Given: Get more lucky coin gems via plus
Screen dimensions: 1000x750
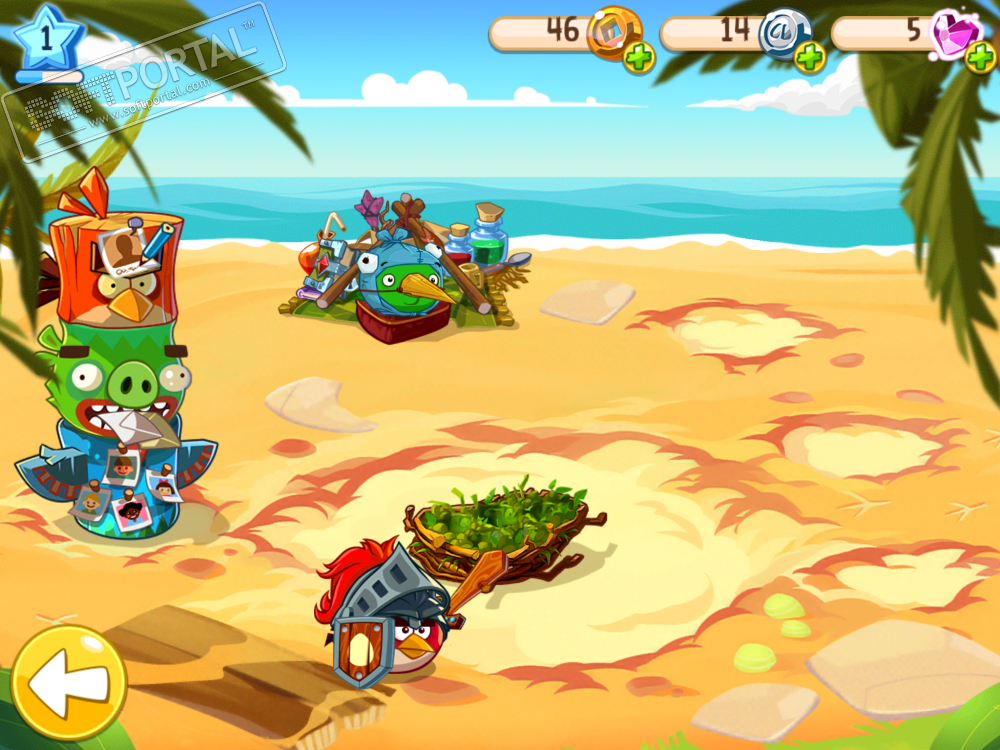Looking at the screenshot, I should (979, 58).
